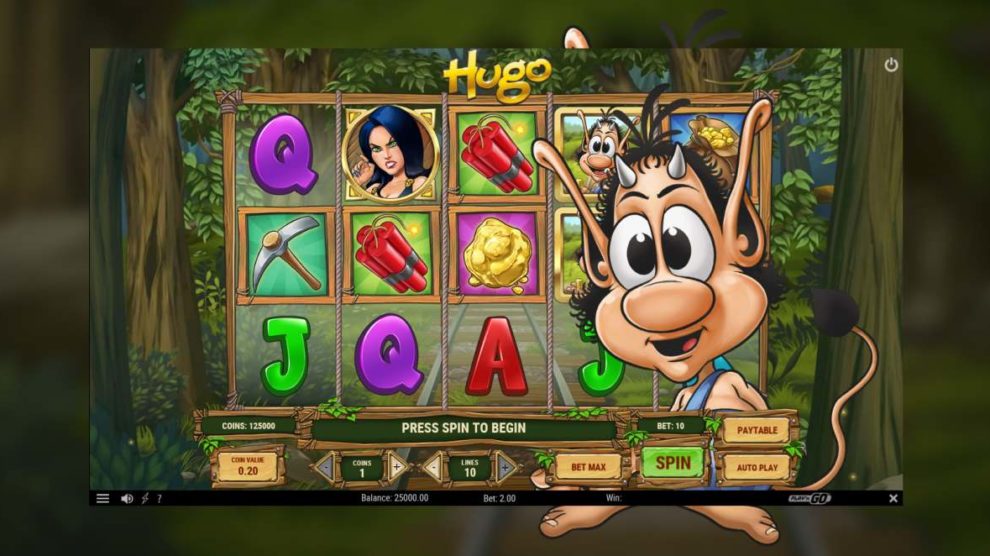This screenshot has height=556, width=990.
Task: Open the hamburger menu in the bottom bar
Action: pyautogui.click(x=102, y=498)
